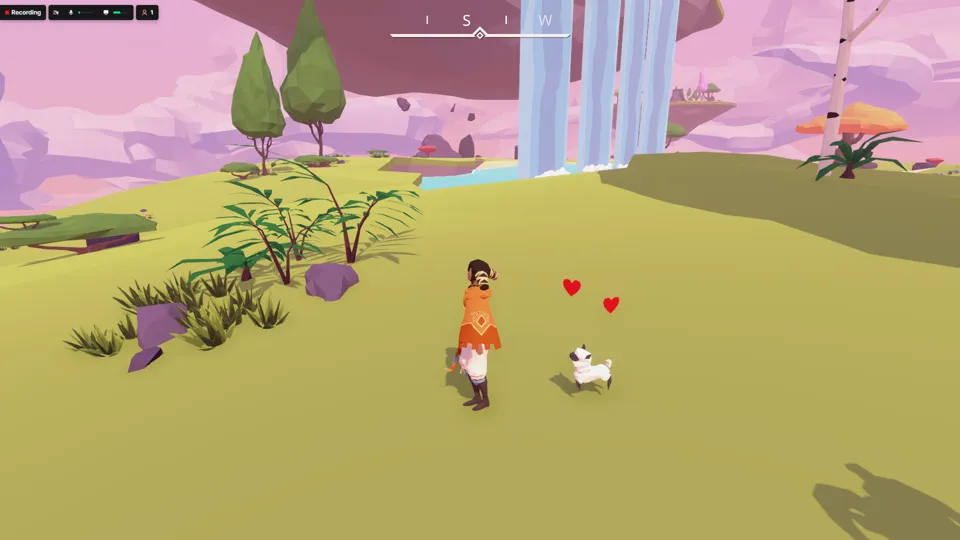Open the participants count in the overlay
Image resolution: width=960 pixels, height=540 pixels.
147,12
